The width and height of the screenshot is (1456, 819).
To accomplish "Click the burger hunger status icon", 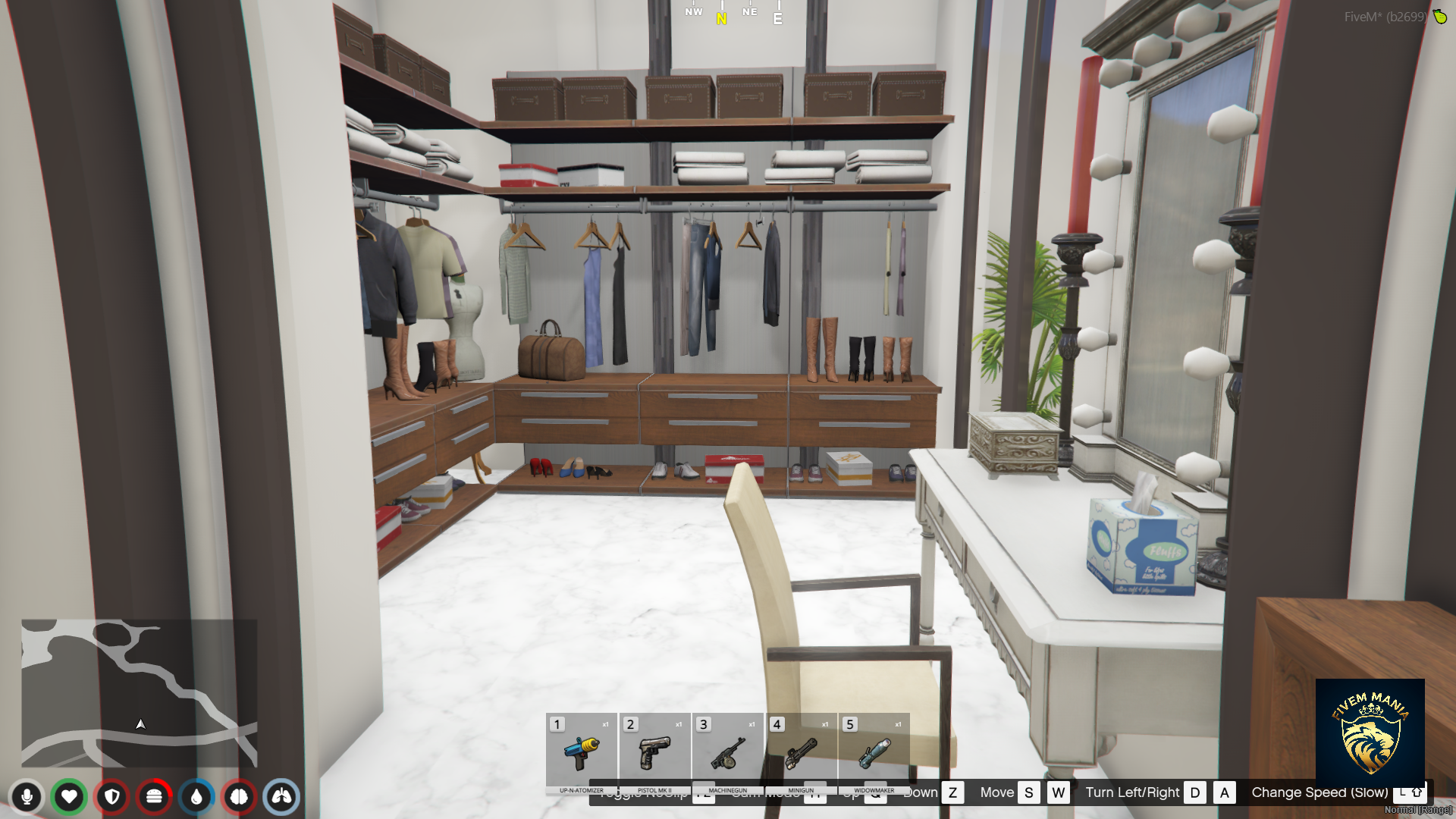I will pyautogui.click(x=155, y=797).
